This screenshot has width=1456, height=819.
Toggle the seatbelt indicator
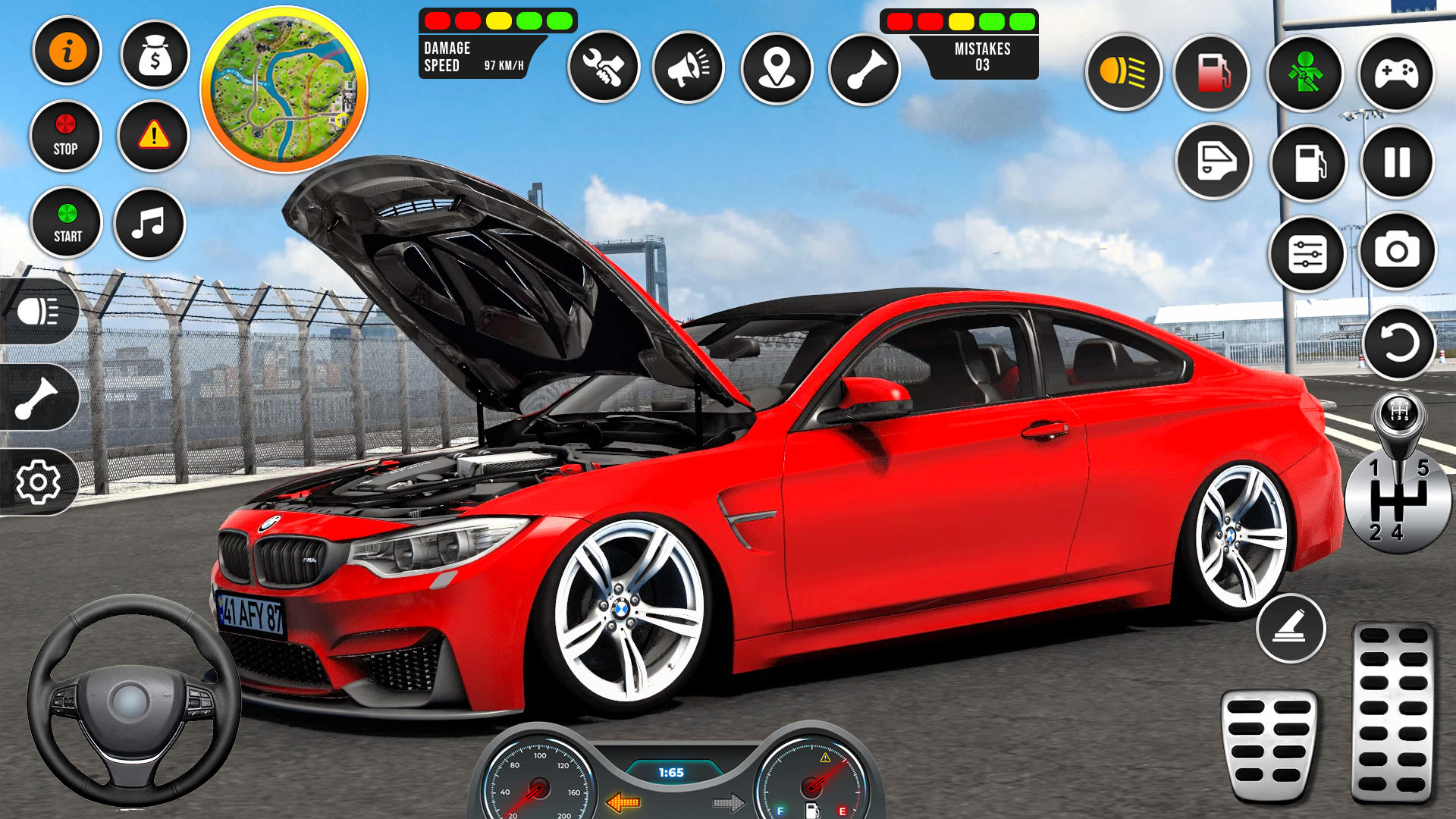point(1306,74)
